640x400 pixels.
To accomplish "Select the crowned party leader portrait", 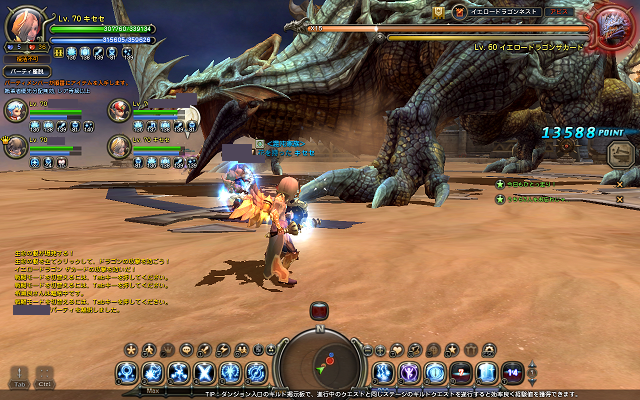I will coord(17,146).
